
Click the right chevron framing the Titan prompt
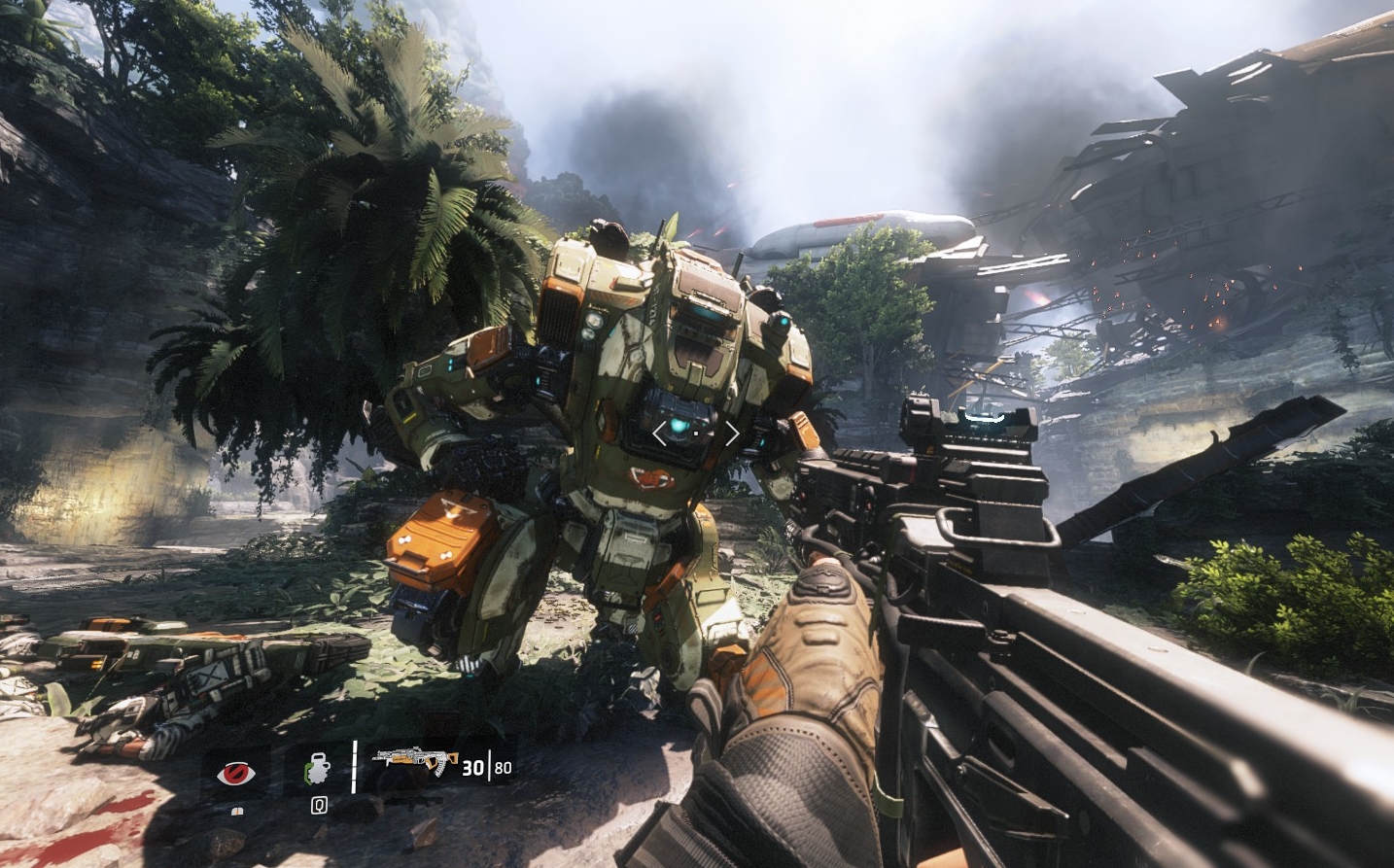(x=732, y=433)
